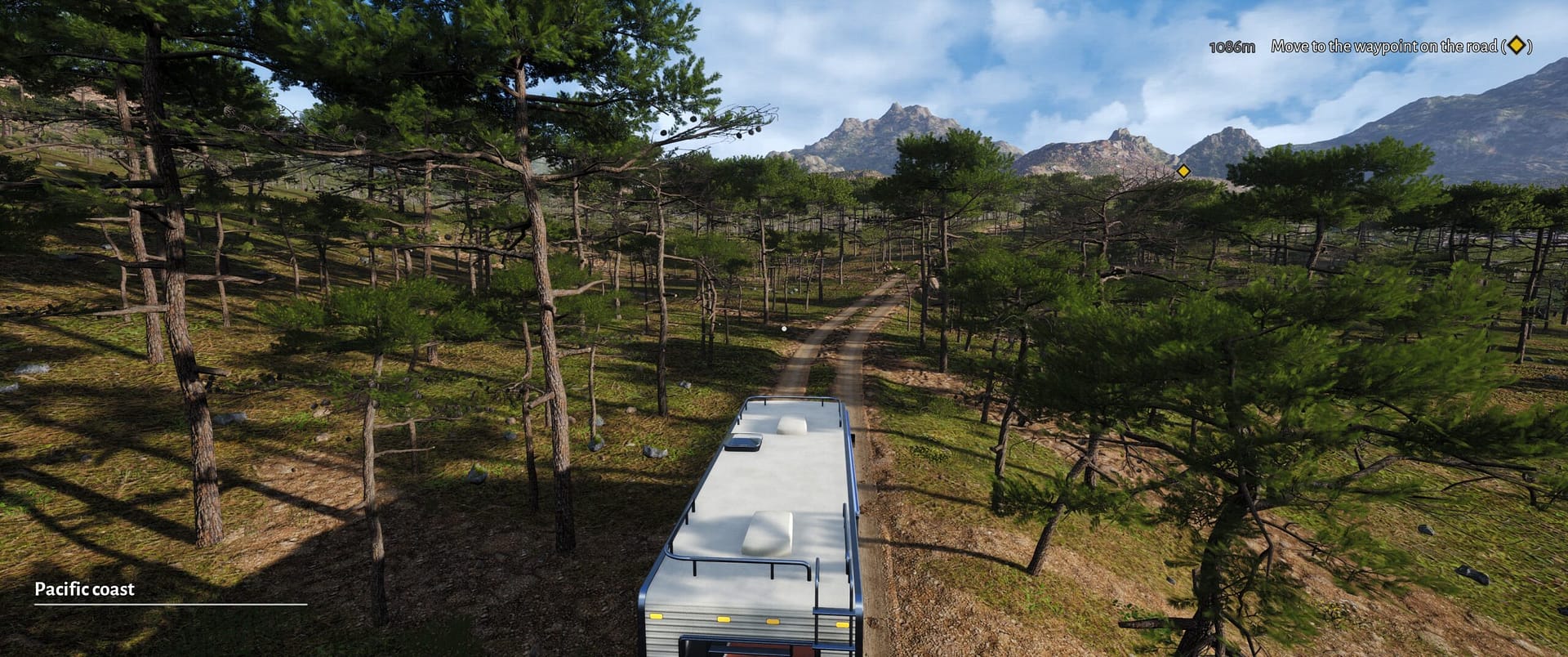Click the rightmost yellow light on the bumper

[x=841, y=623]
